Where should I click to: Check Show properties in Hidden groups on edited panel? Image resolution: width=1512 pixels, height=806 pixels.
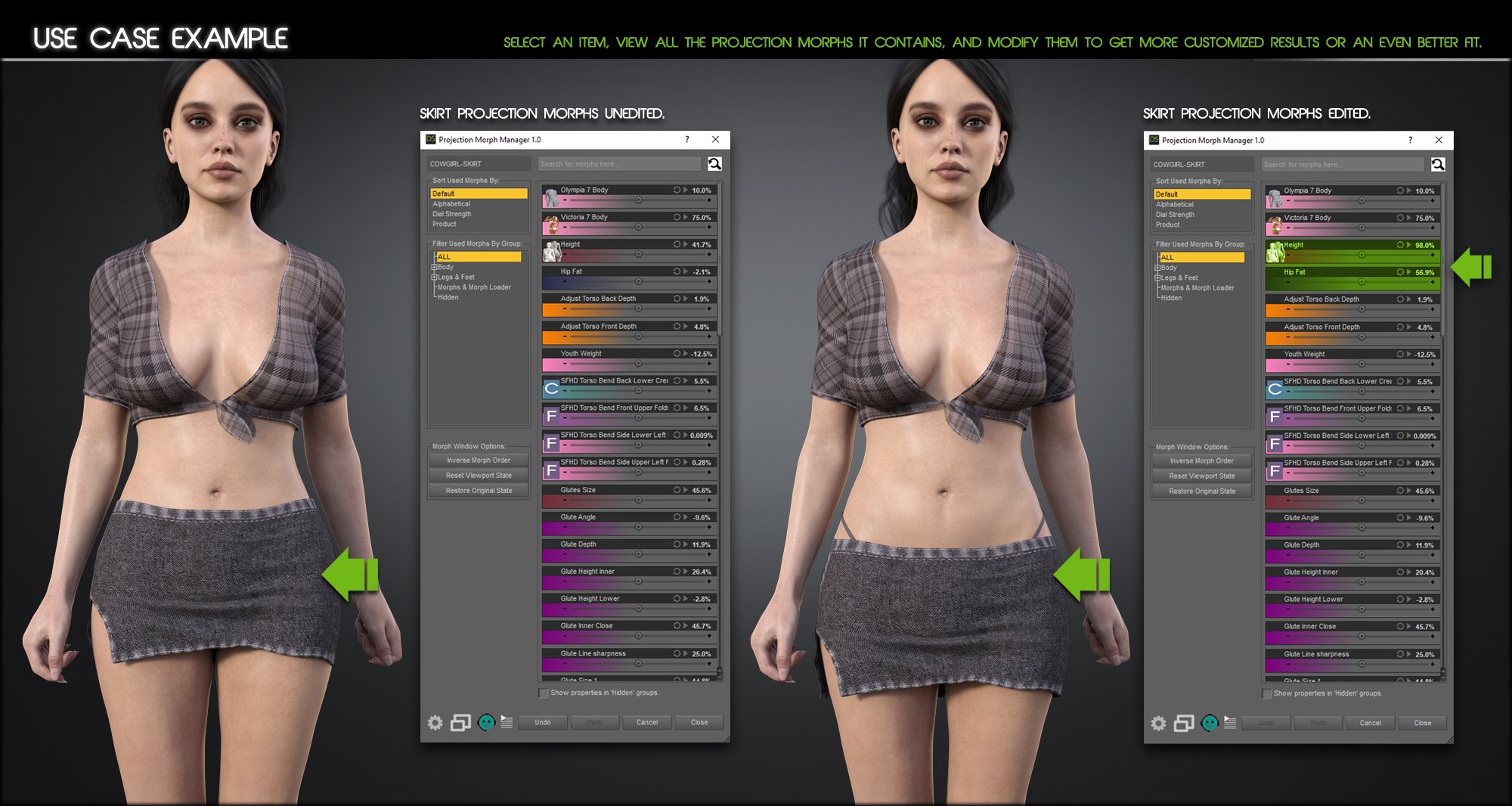[x=1267, y=693]
